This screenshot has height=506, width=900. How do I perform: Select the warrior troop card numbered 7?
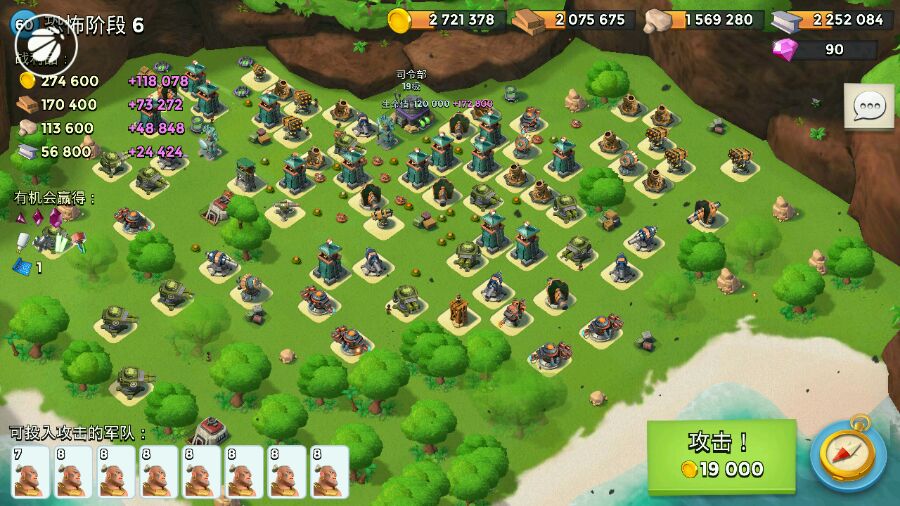coord(29,471)
